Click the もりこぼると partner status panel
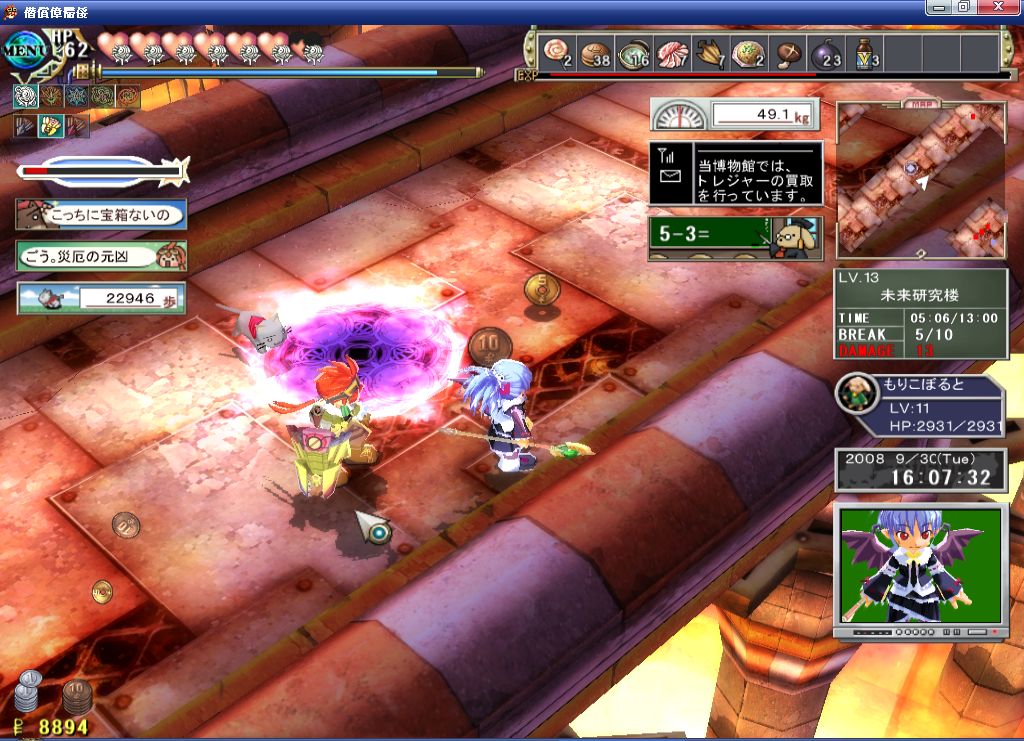The image size is (1024, 741). [920, 406]
